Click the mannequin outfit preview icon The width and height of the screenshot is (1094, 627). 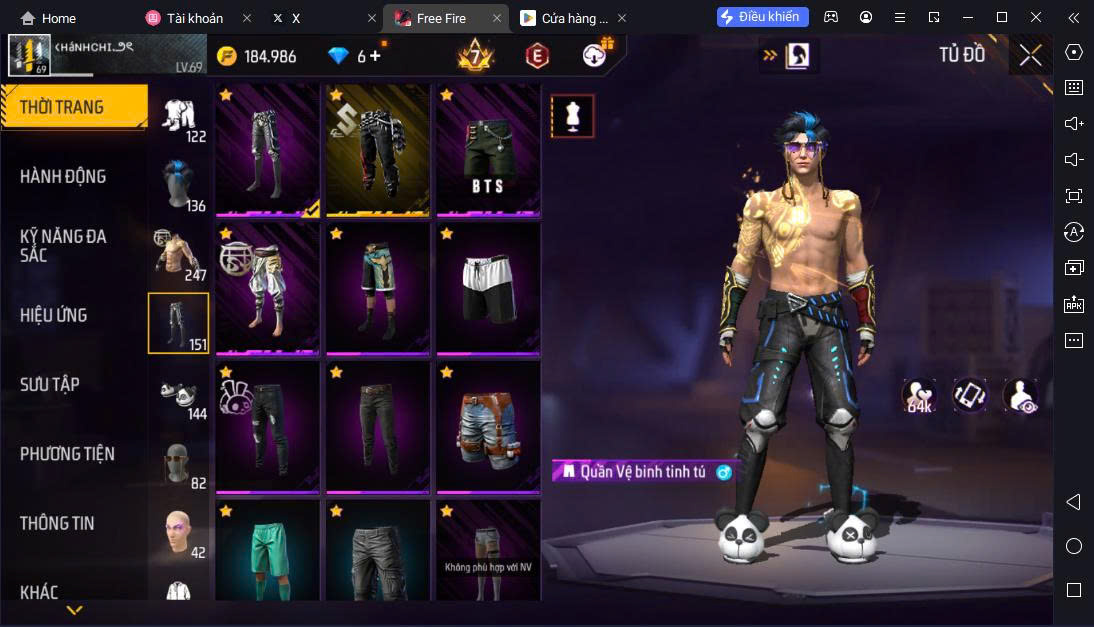coord(572,116)
